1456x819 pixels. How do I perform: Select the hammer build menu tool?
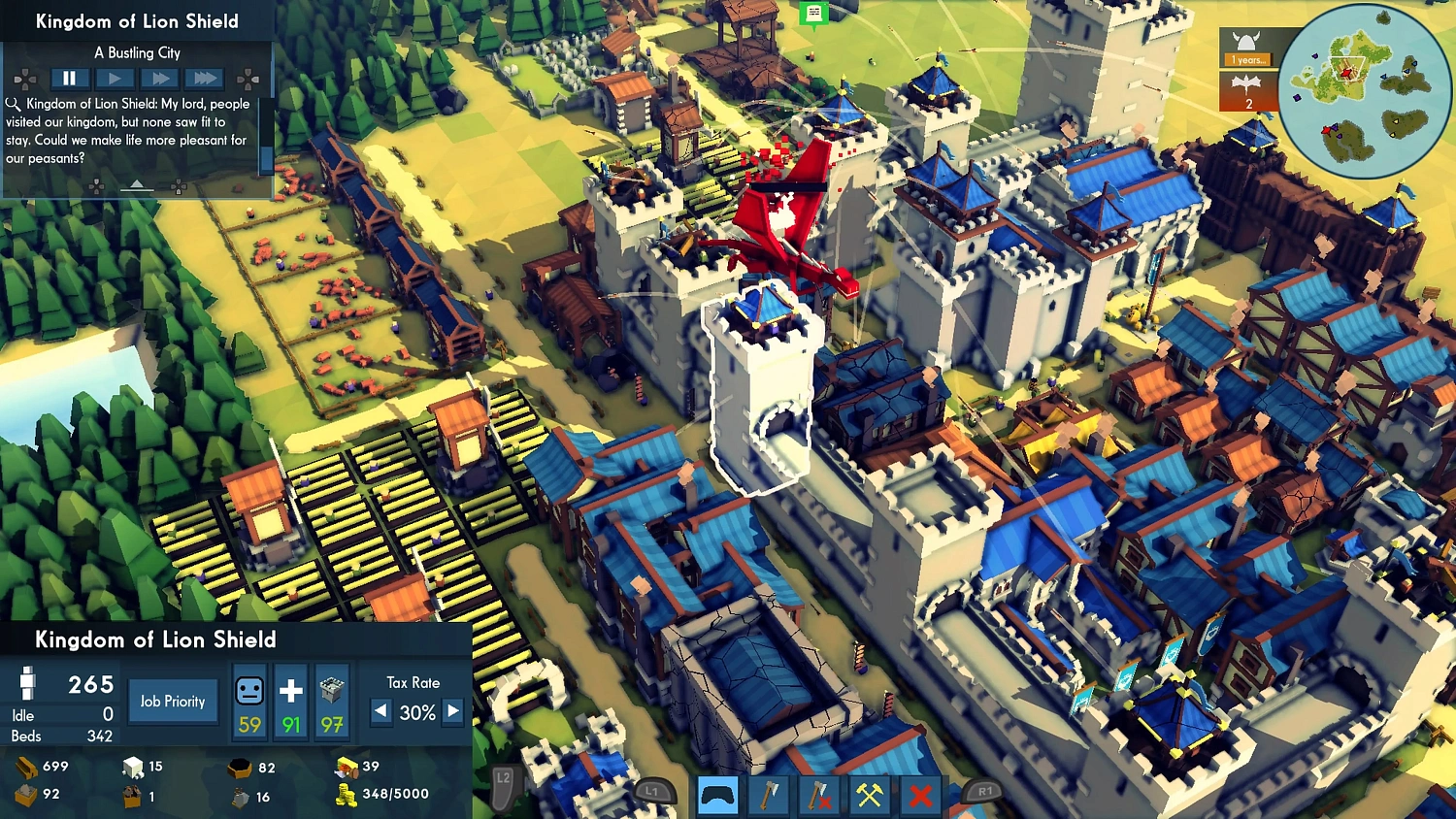[870, 796]
